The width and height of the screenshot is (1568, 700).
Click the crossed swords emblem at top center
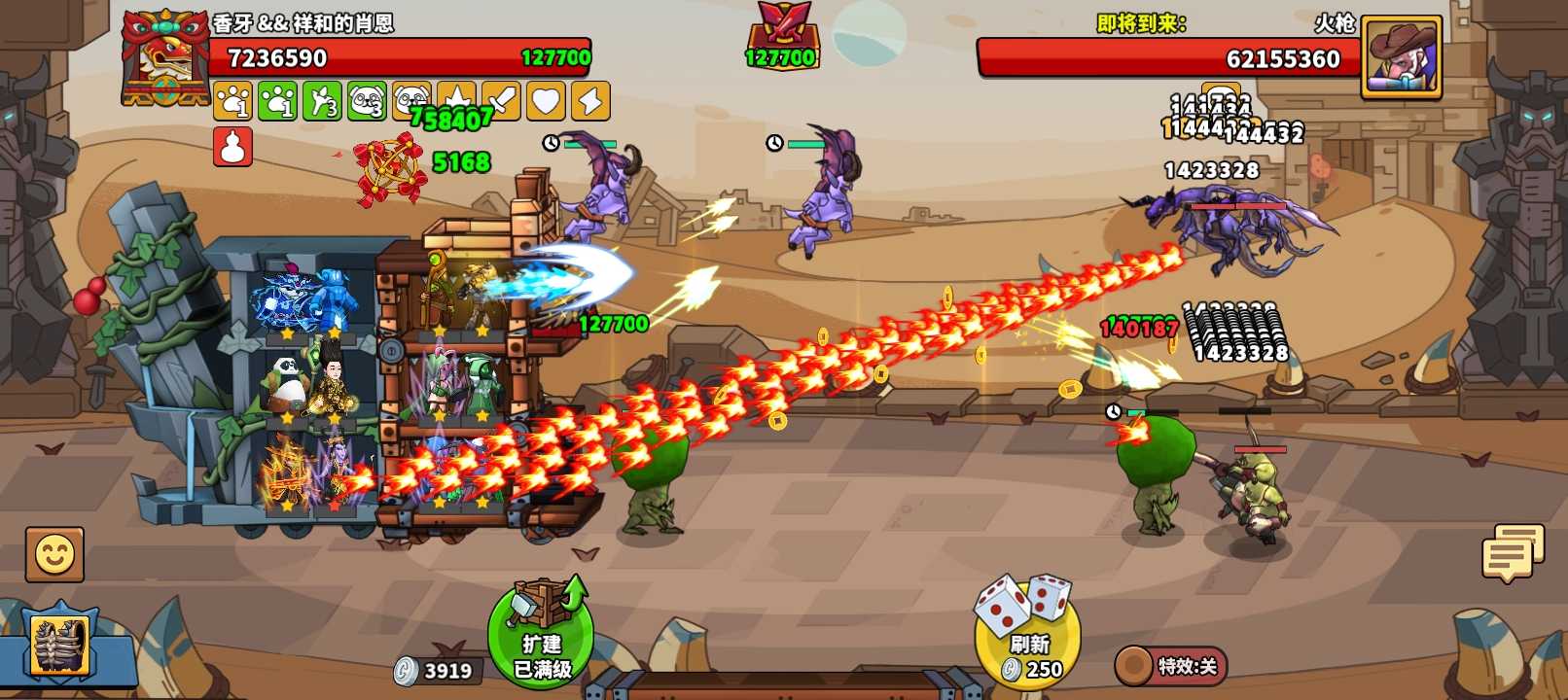point(782,37)
